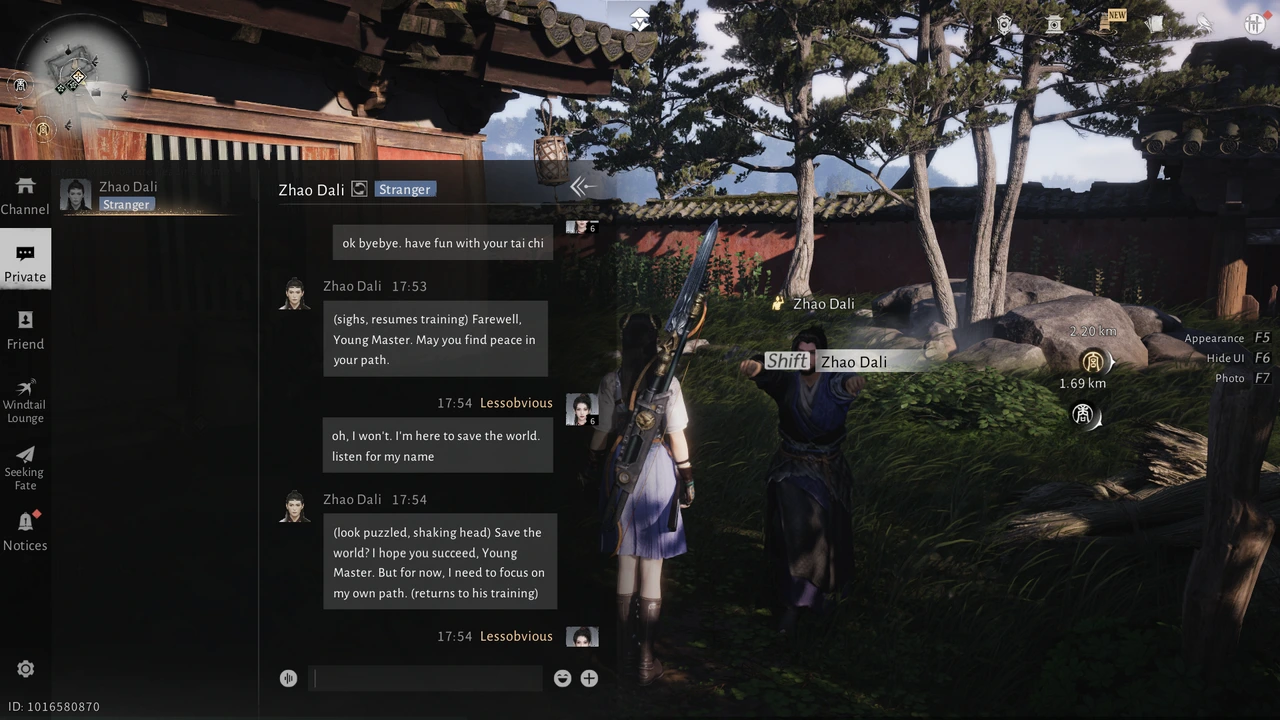
Task: Open the emoji picker
Action: pyautogui.click(x=562, y=678)
